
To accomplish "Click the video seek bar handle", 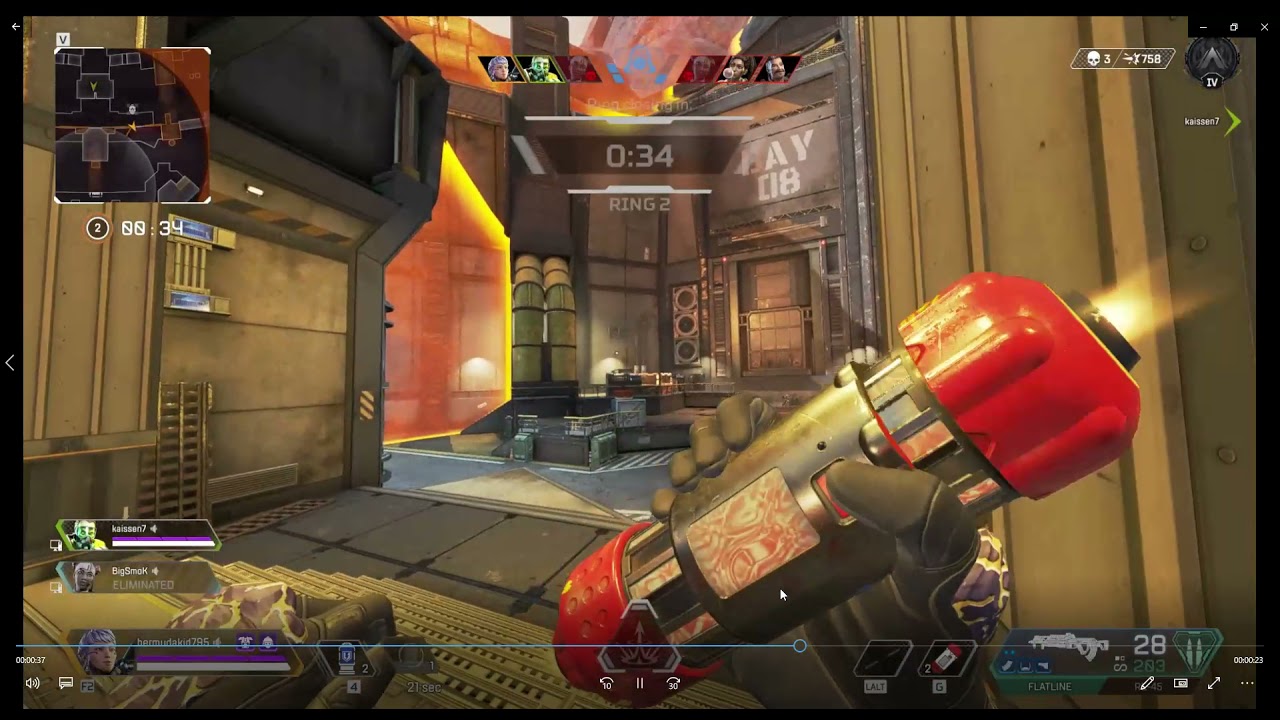I will 800,646.
